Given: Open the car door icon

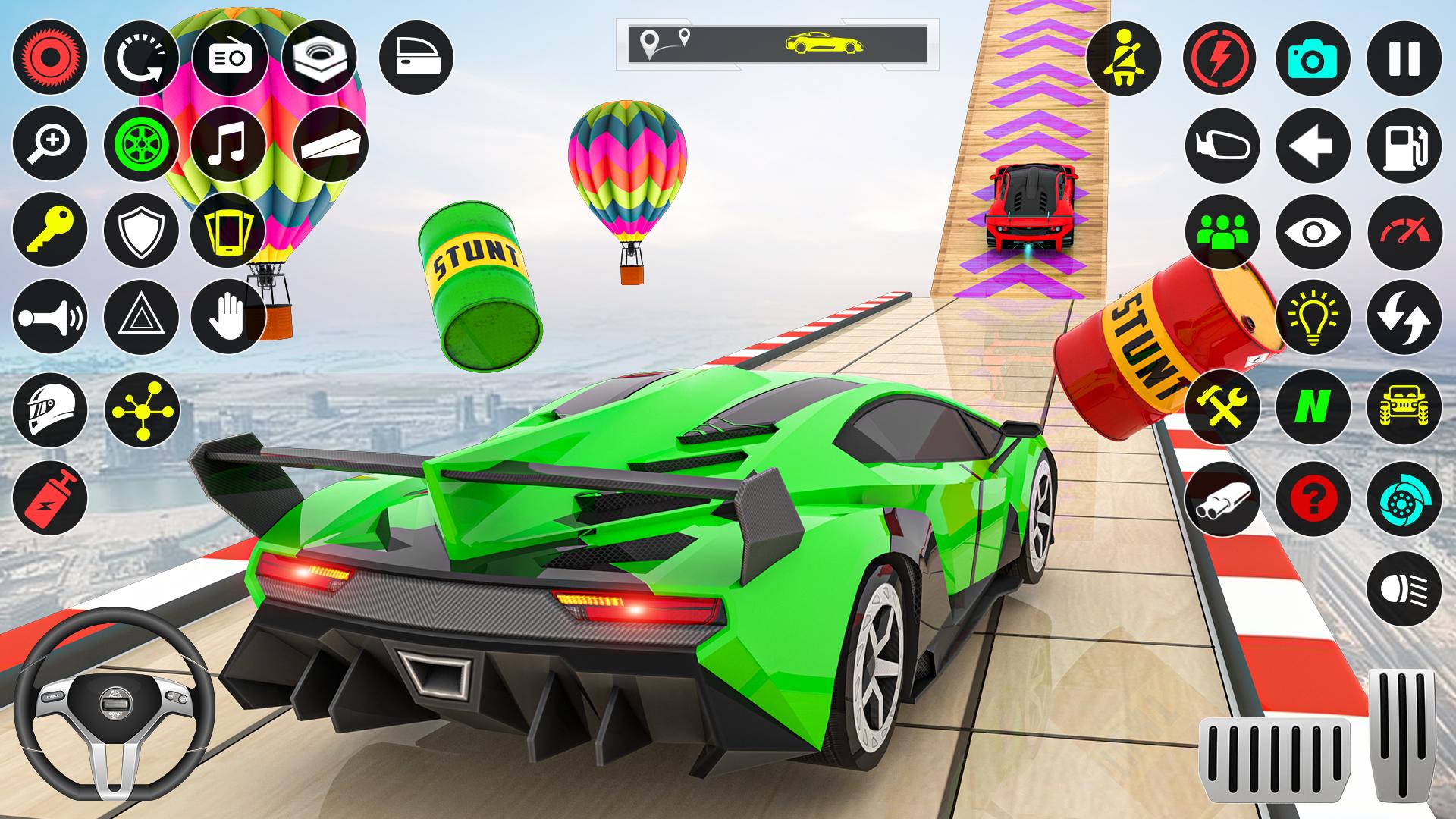Looking at the screenshot, I should [416, 58].
